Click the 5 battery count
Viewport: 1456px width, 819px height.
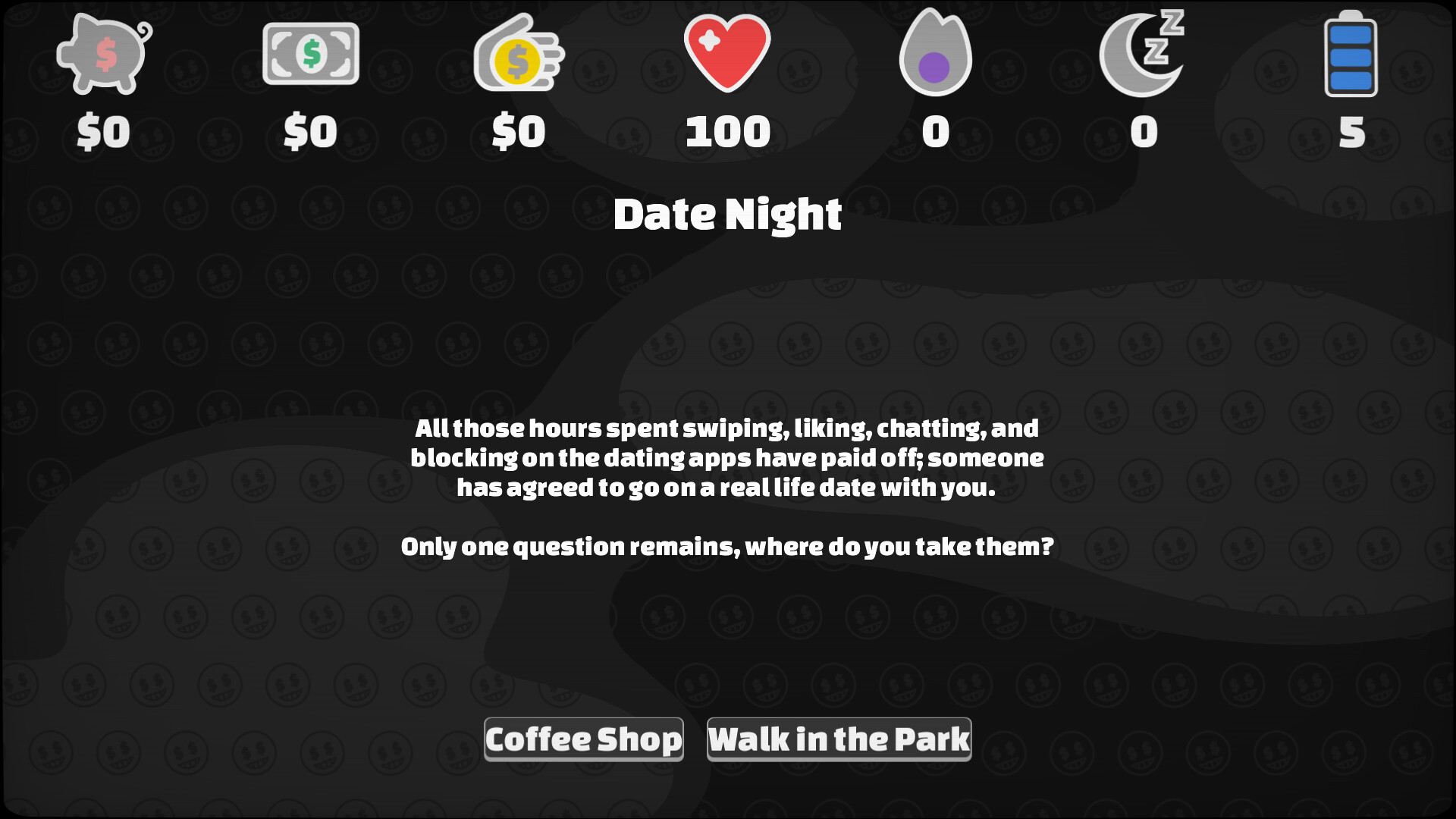tap(1352, 133)
